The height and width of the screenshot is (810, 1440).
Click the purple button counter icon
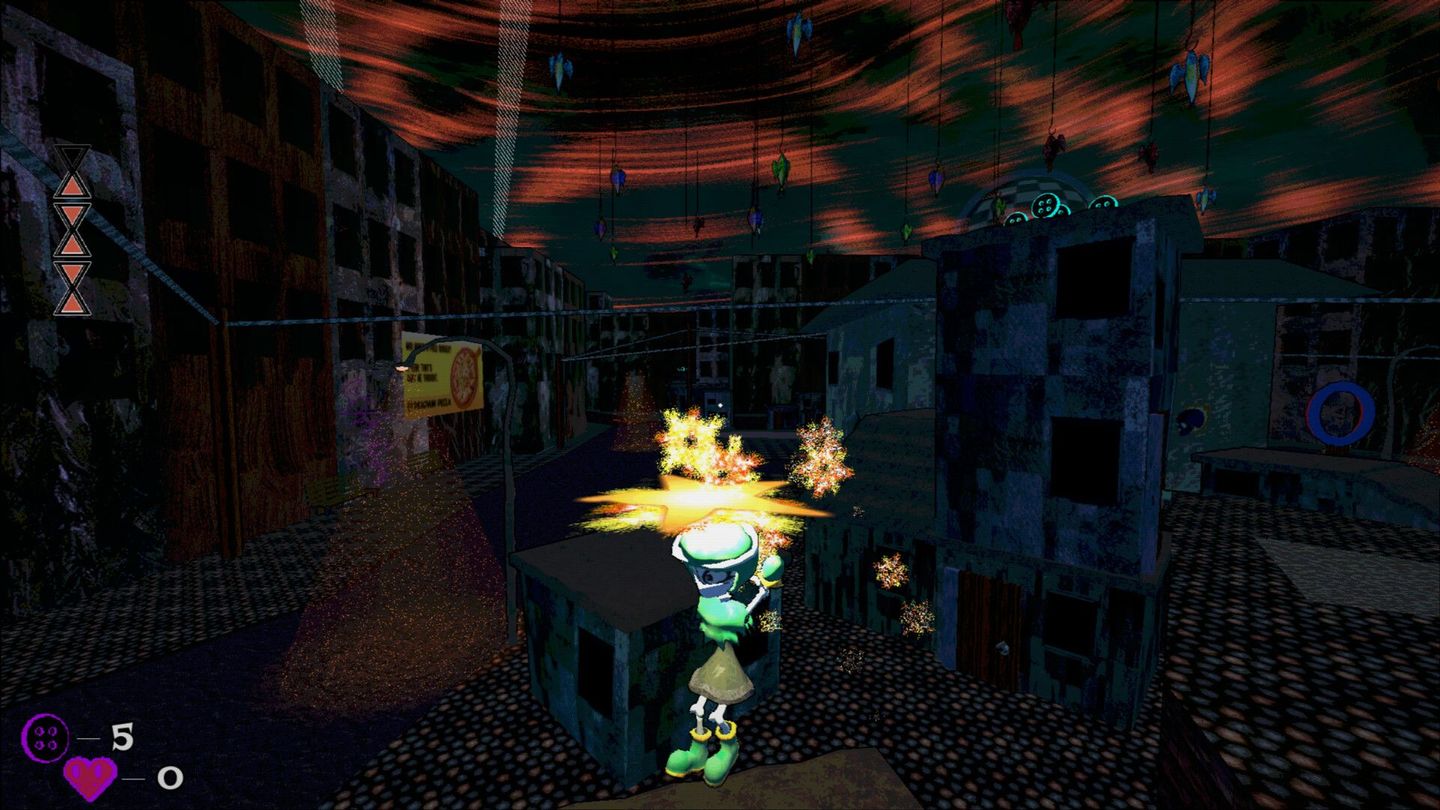(x=45, y=737)
